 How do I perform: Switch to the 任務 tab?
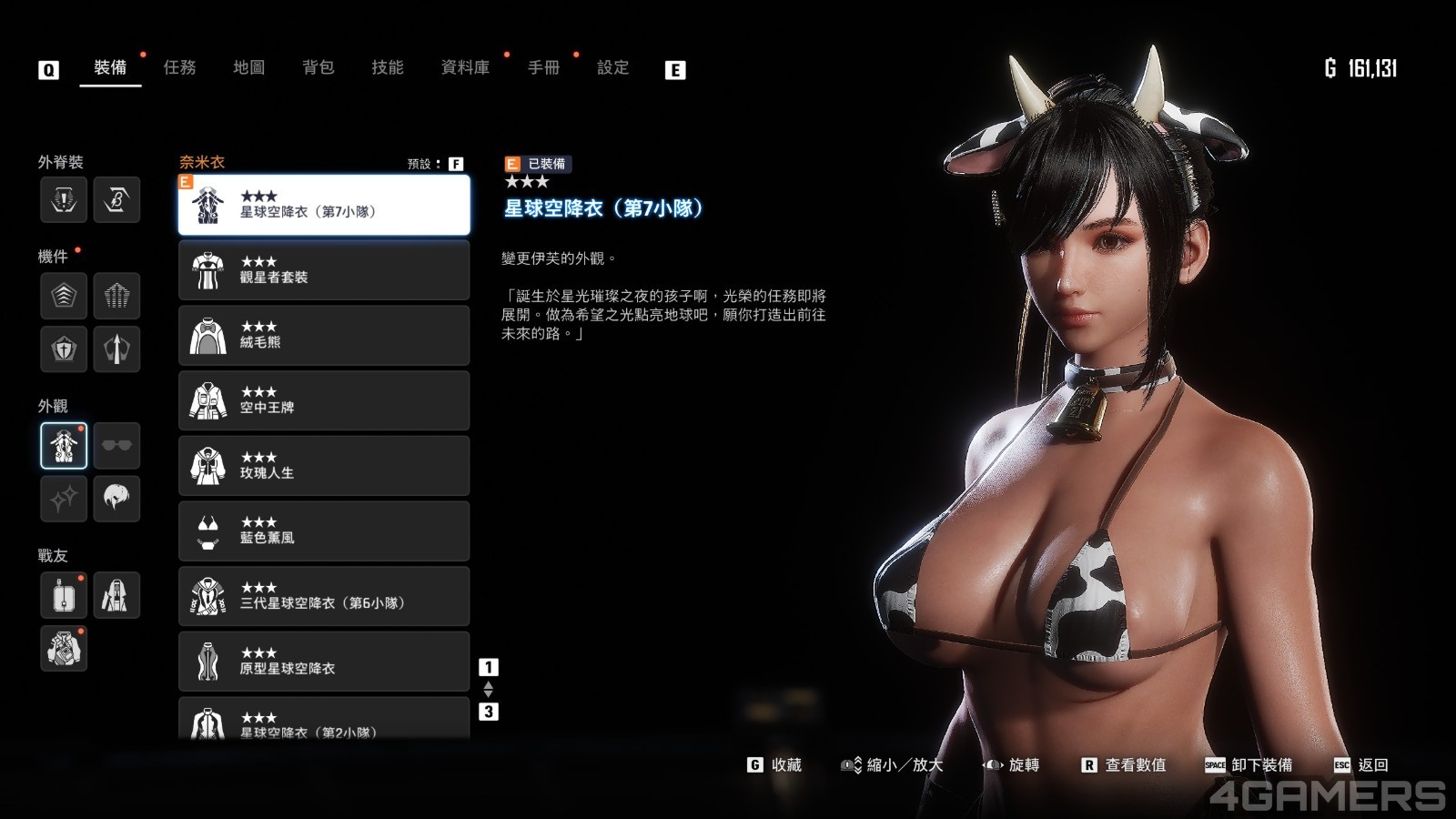pos(179,67)
